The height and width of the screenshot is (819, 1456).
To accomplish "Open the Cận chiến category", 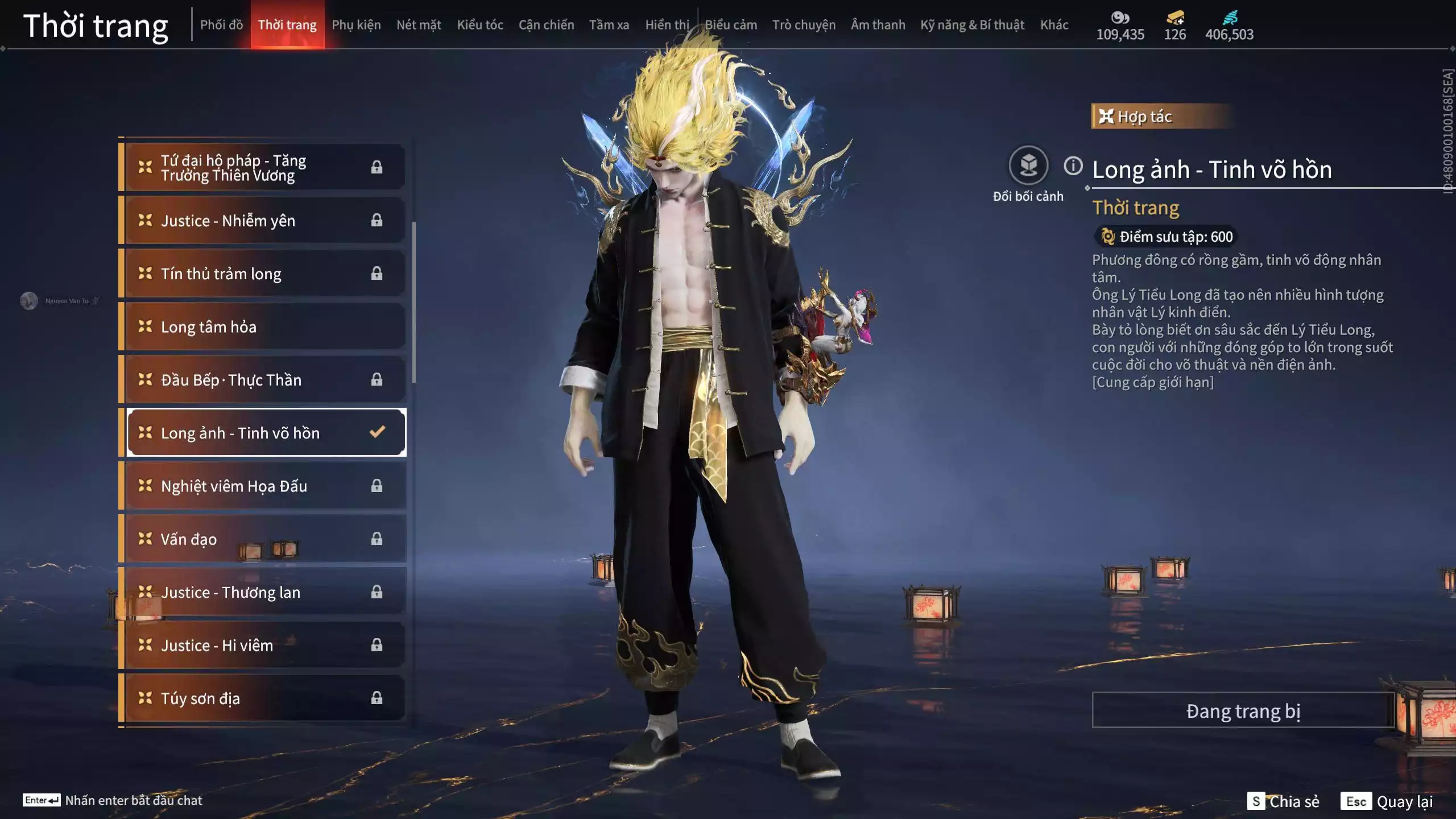I will click(546, 25).
